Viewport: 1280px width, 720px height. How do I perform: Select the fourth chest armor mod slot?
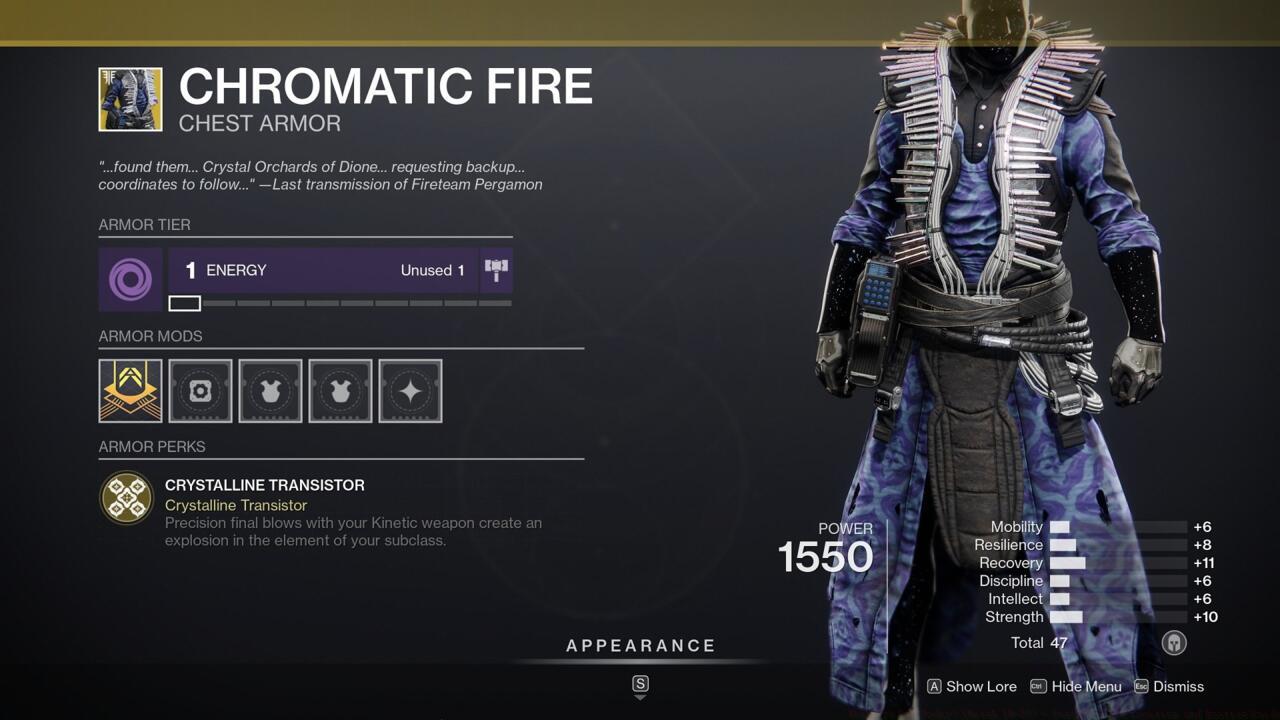(340, 391)
